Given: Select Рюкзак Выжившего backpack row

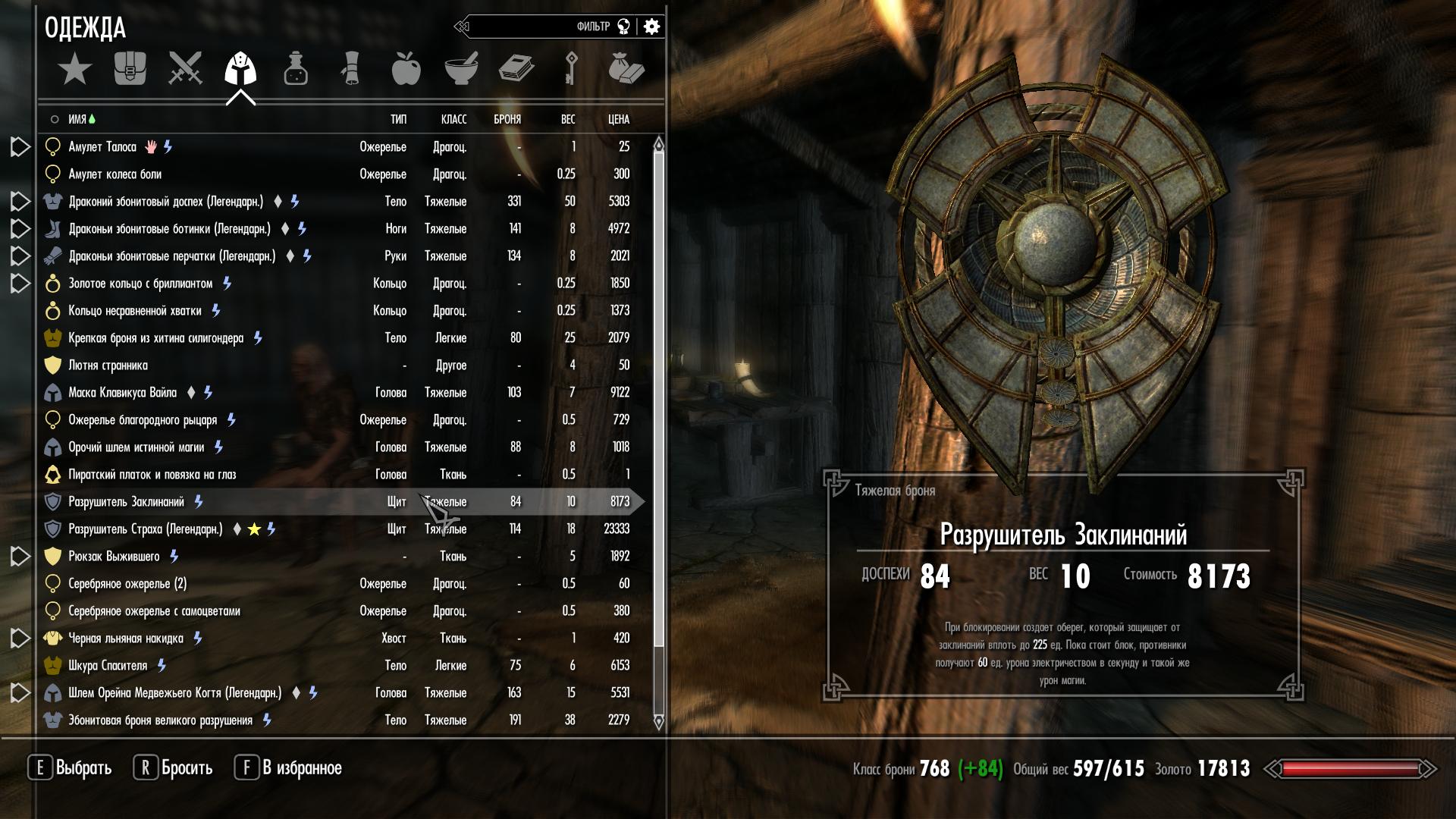Looking at the screenshot, I should [114, 557].
